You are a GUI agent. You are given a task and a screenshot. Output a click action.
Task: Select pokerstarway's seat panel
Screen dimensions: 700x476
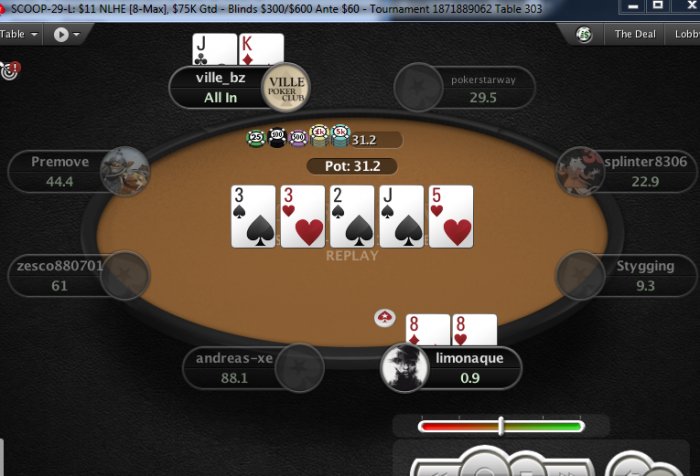click(467, 88)
